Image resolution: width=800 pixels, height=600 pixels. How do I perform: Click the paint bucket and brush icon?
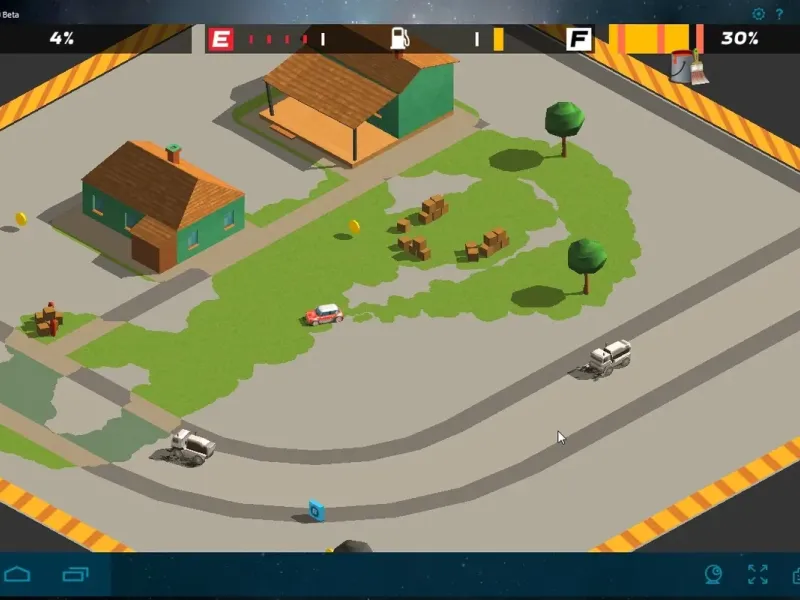point(688,66)
